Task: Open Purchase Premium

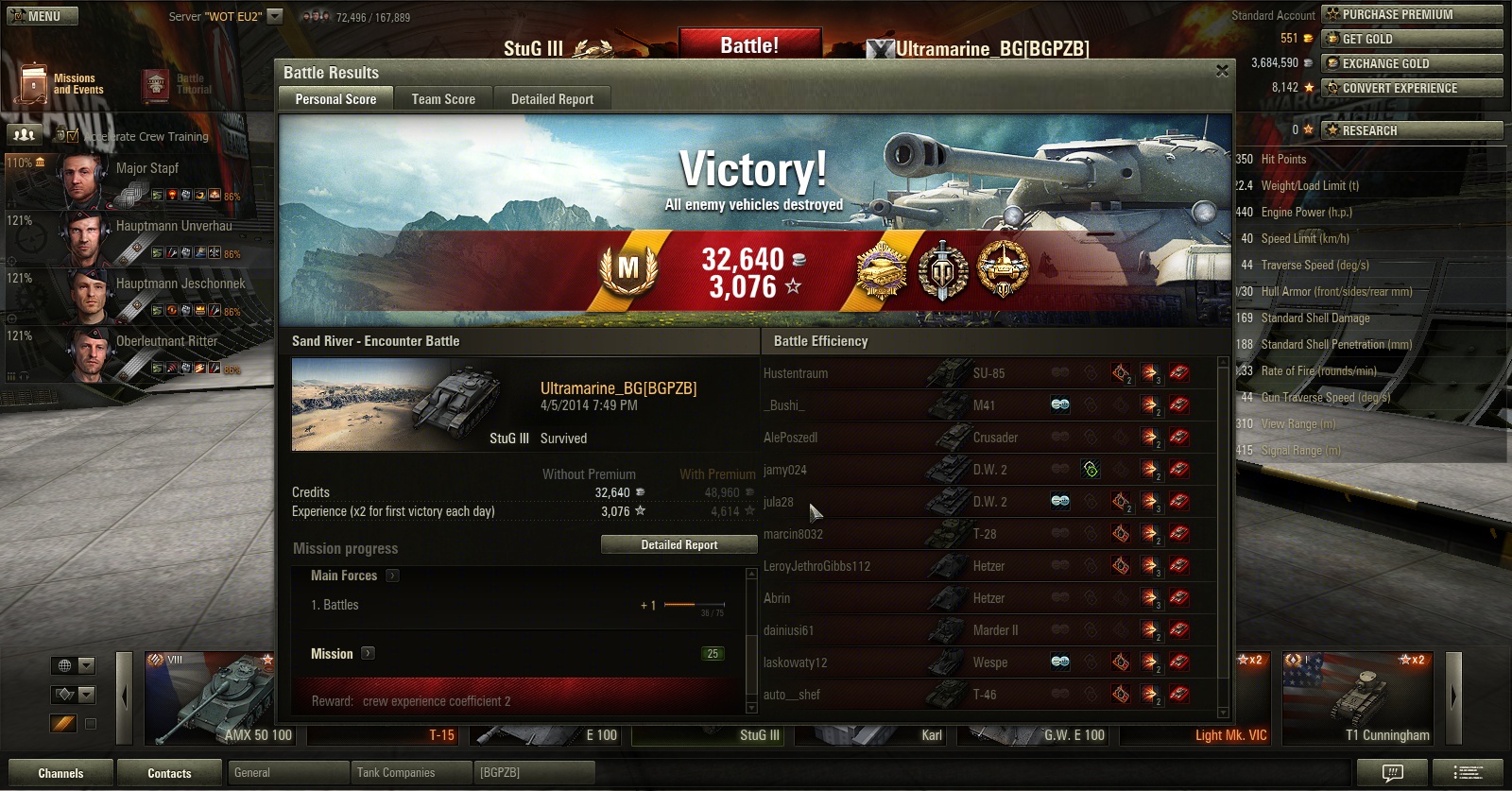Action: click(1412, 14)
